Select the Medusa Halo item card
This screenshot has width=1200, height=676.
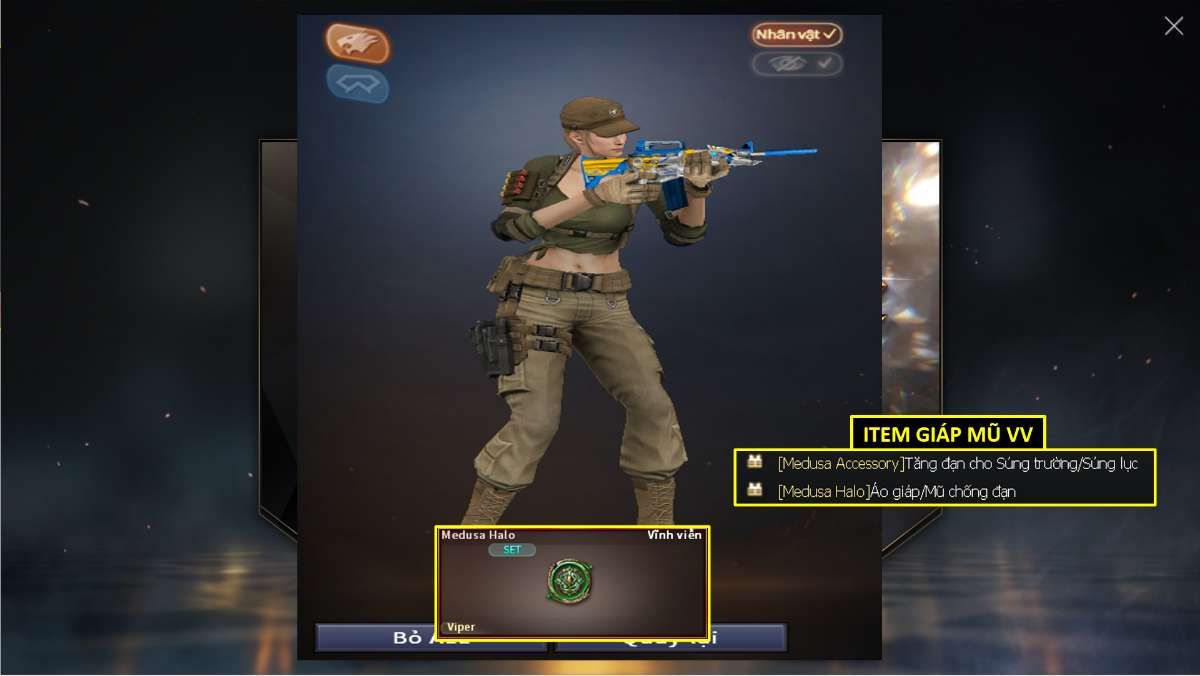click(x=572, y=582)
